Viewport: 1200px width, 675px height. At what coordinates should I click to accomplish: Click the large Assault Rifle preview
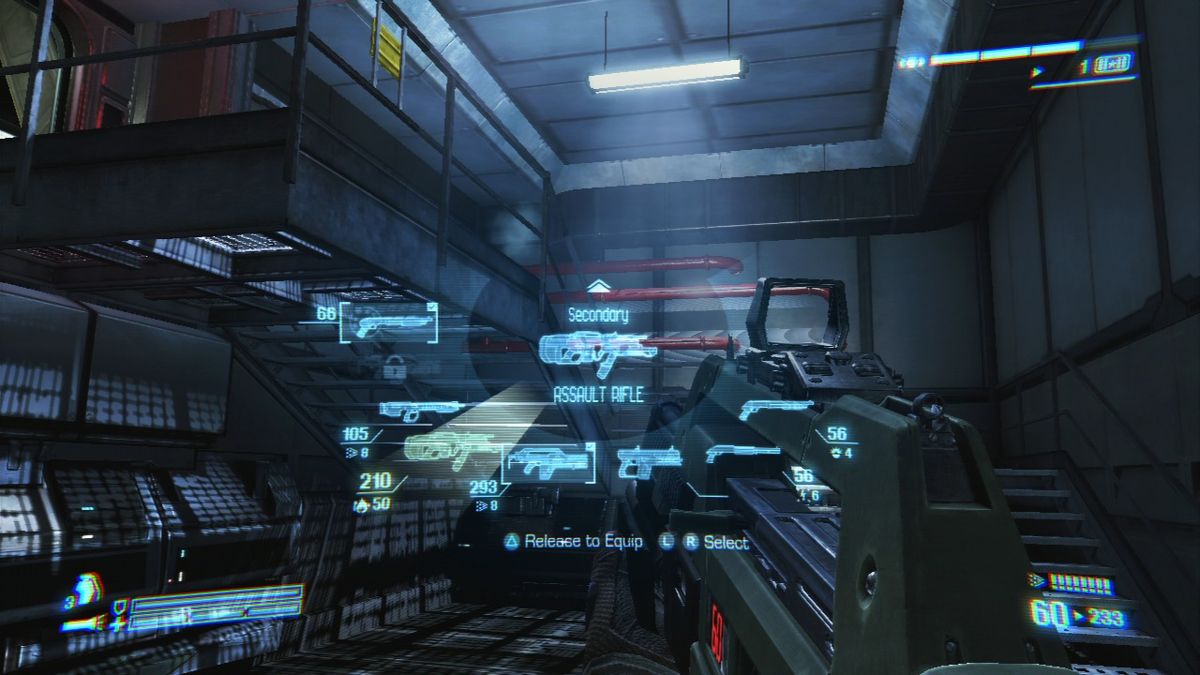[x=596, y=351]
